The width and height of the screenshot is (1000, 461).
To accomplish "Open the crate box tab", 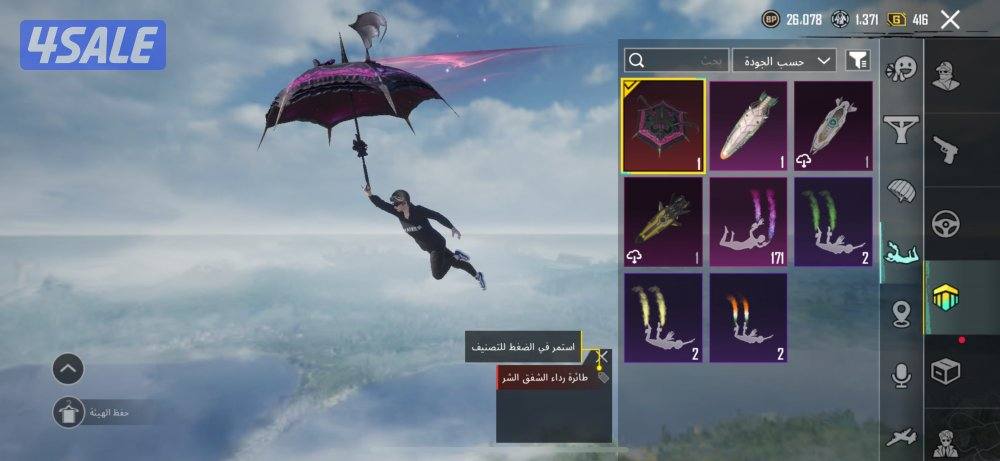I will (945, 372).
